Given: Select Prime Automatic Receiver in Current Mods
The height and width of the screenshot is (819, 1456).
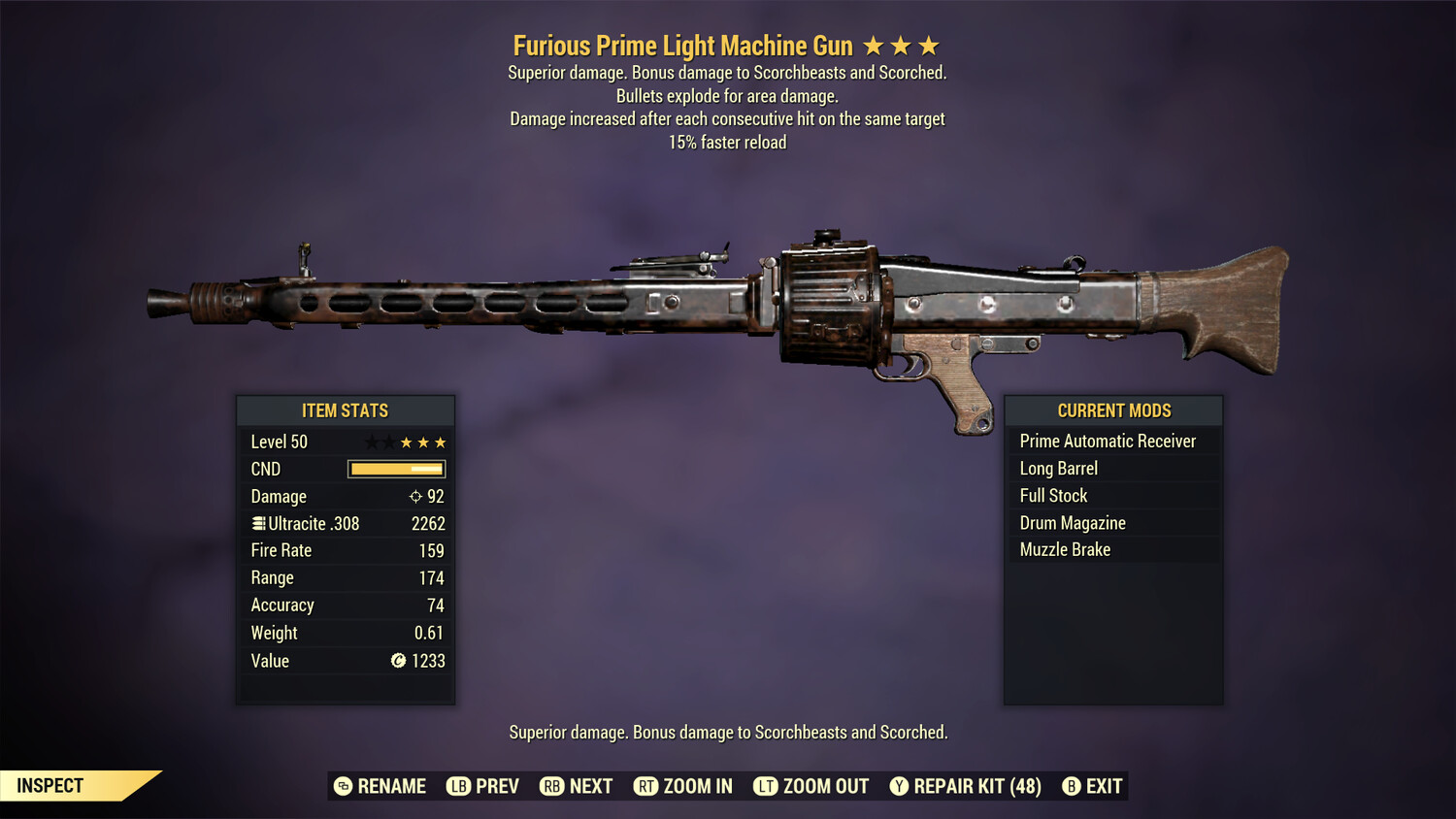Looking at the screenshot, I should [1108, 441].
